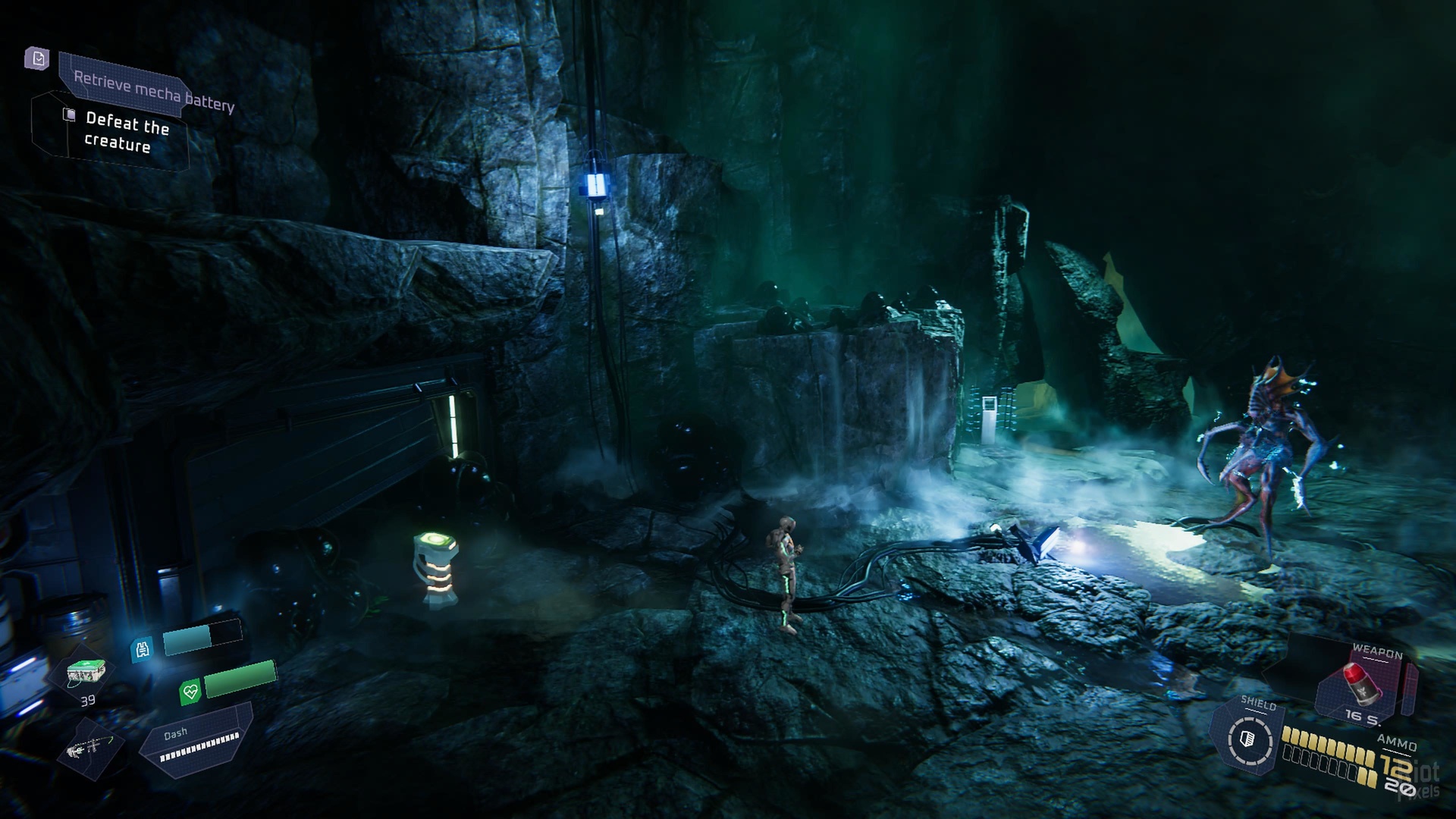Image resolution: width=1456 pixels, height=819 pixels.
Task: Open the "Retrieve mecha battery" quest
Action: coord(153,91)
